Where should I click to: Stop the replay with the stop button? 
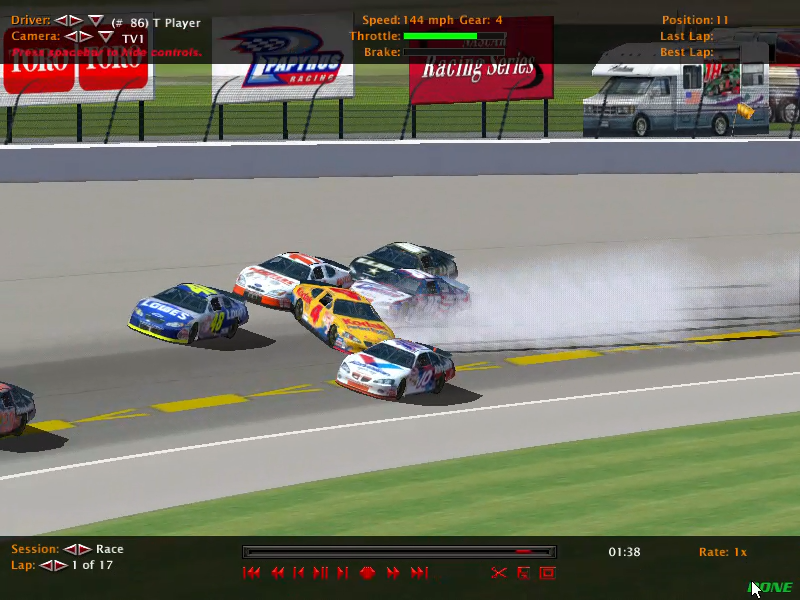[x=367, y=573]
